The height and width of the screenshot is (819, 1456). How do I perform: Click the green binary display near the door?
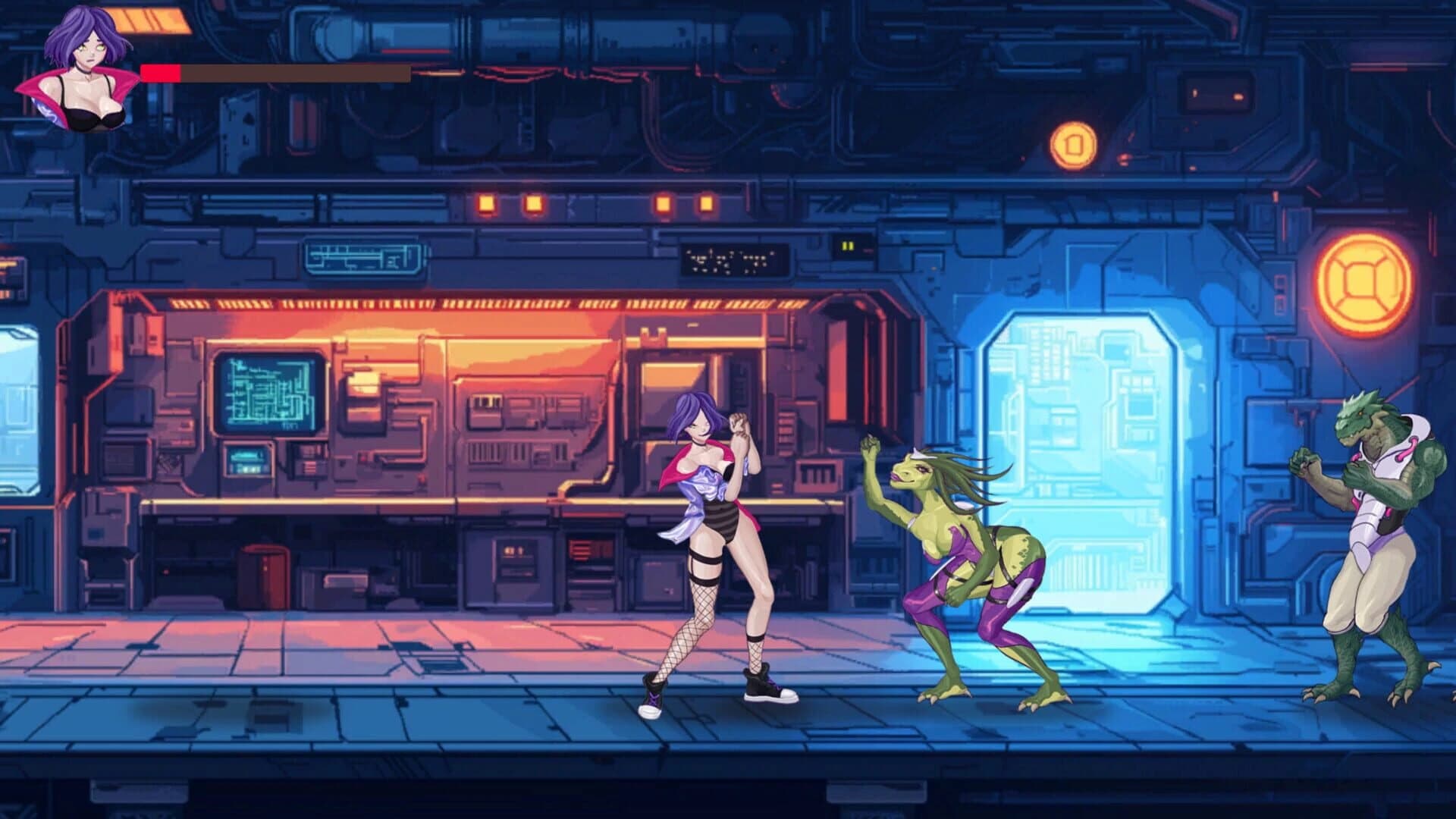tap(847, 246)
